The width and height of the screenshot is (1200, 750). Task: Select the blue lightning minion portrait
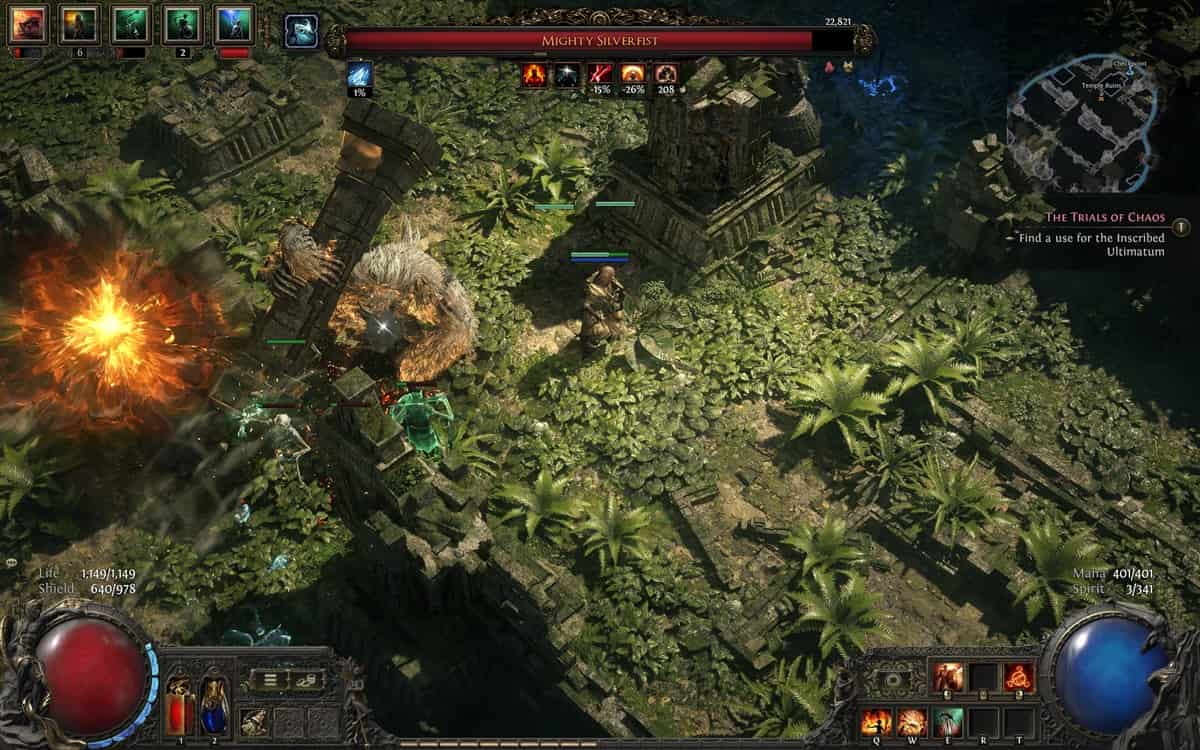click(234, 25)
